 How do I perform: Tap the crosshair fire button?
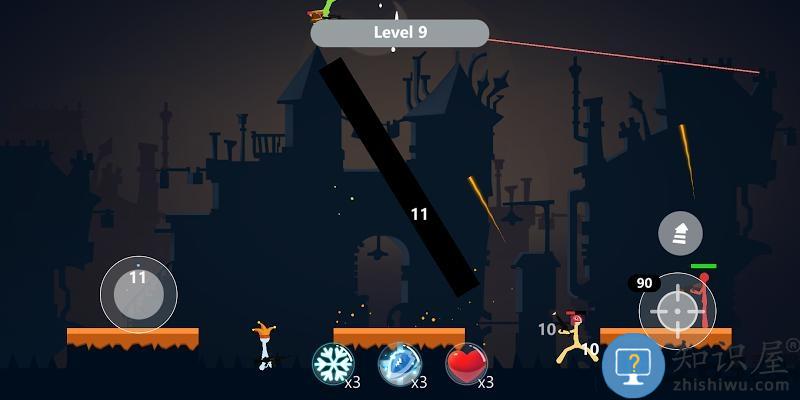(677, 310)
